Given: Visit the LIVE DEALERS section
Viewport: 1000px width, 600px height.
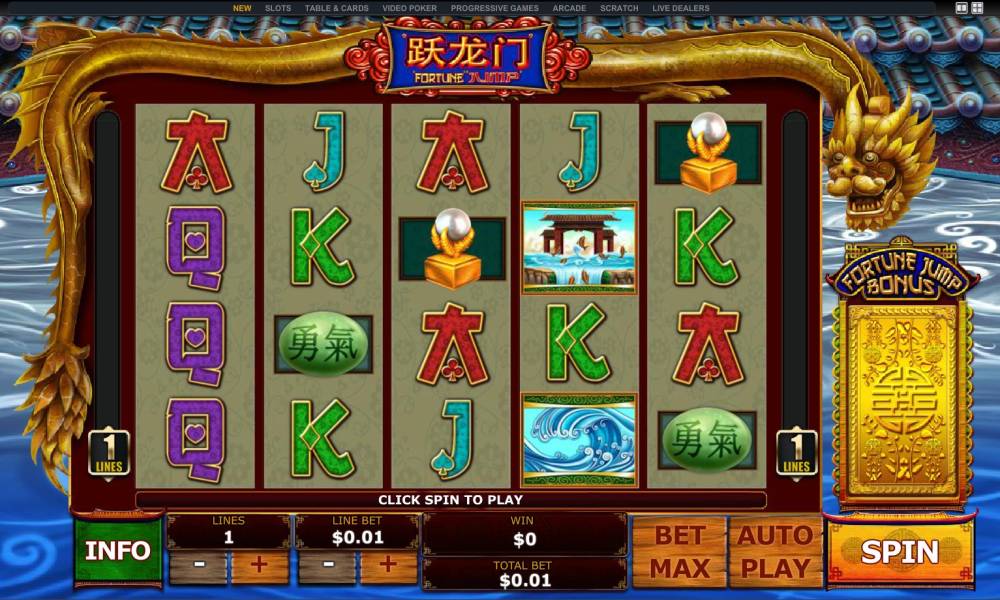Looking at the screenshot, I should [681, 8].
